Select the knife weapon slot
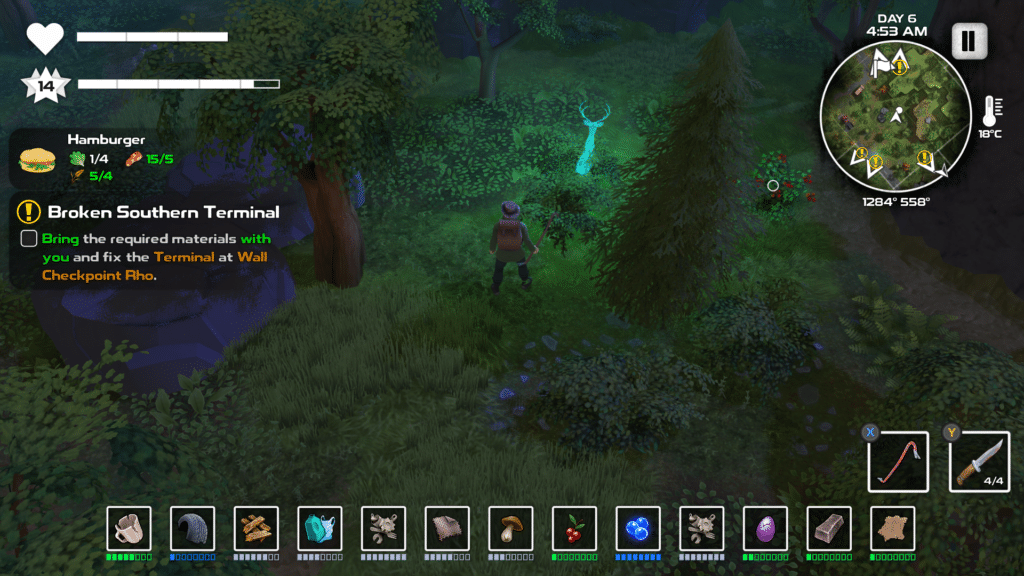This screenshot has width=1024, height=576. coord(979,462)
